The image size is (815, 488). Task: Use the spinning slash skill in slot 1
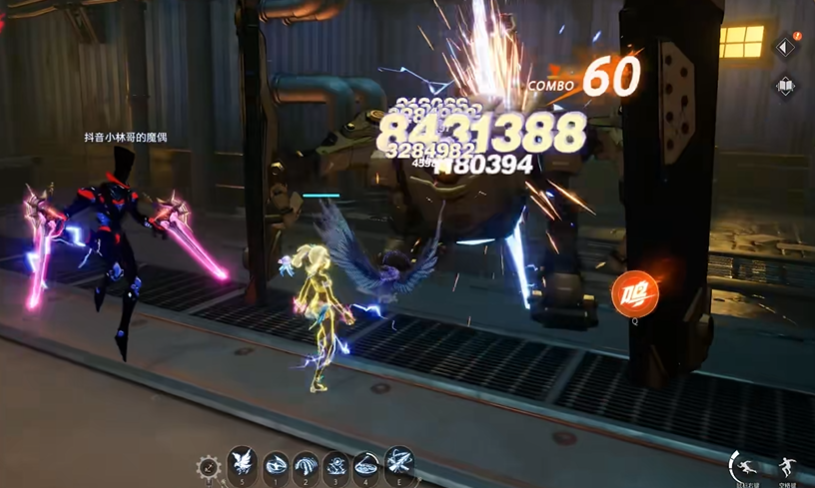276,466
